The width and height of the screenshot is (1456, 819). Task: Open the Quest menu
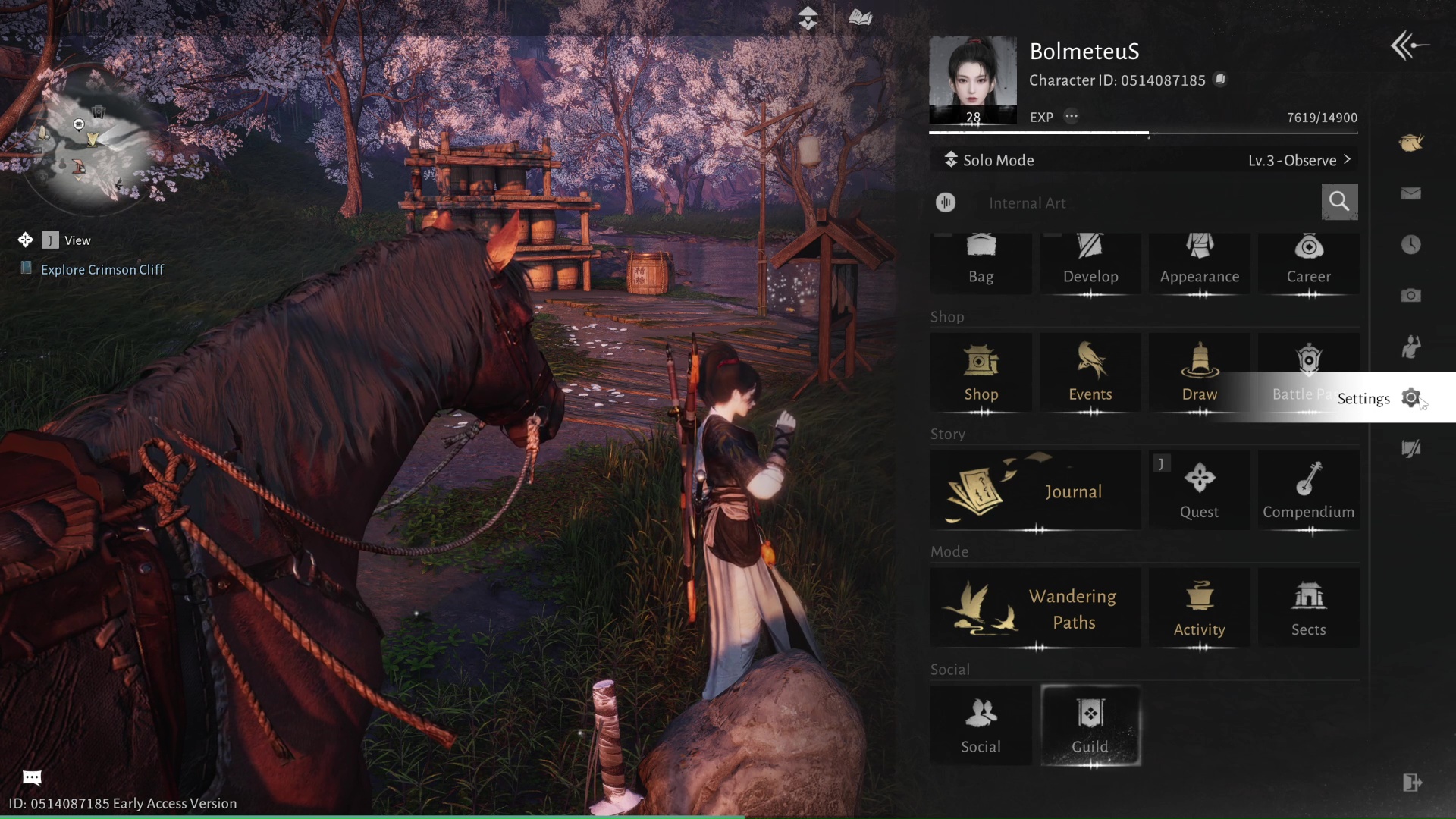coord(1199,491)
